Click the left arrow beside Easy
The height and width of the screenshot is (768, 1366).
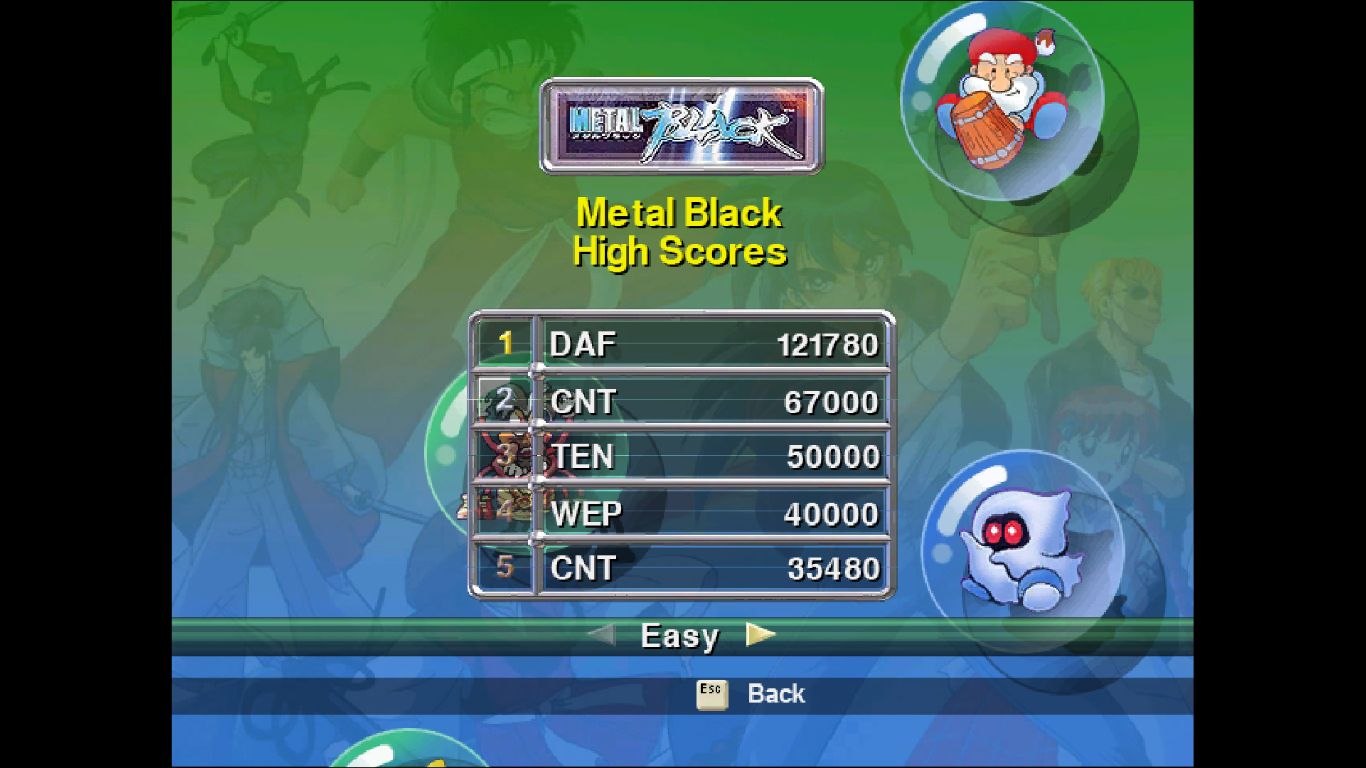point(601,634)
